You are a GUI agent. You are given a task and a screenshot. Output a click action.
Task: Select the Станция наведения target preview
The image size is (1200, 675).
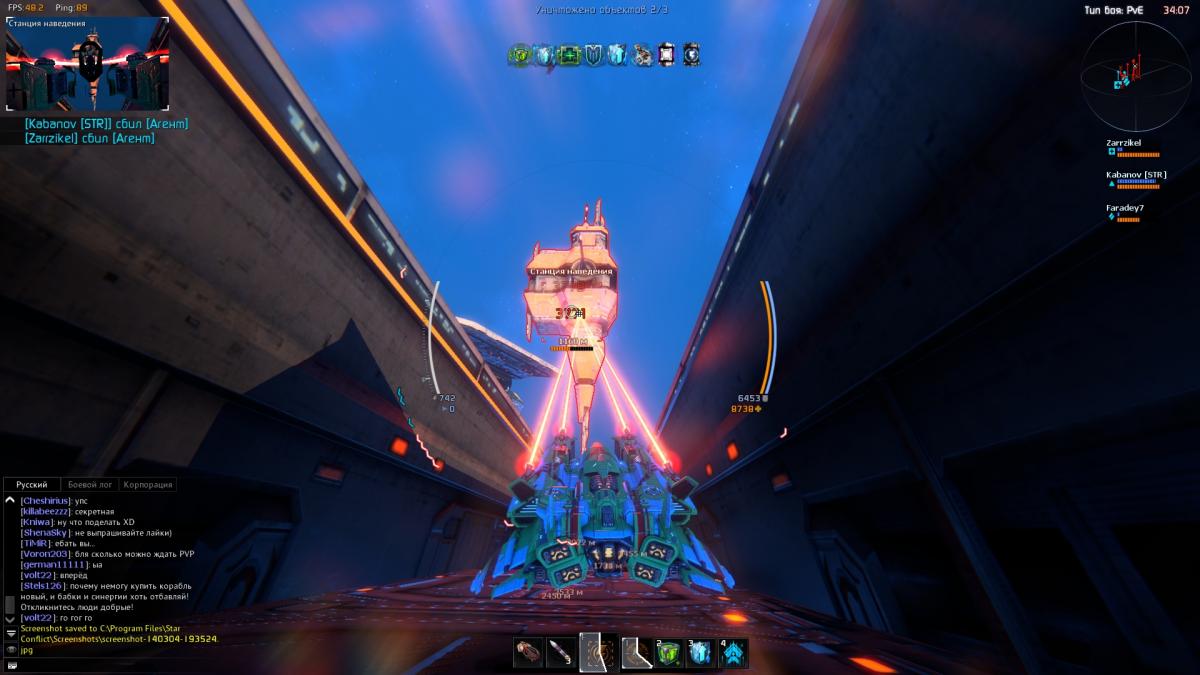tap(87, 65)
